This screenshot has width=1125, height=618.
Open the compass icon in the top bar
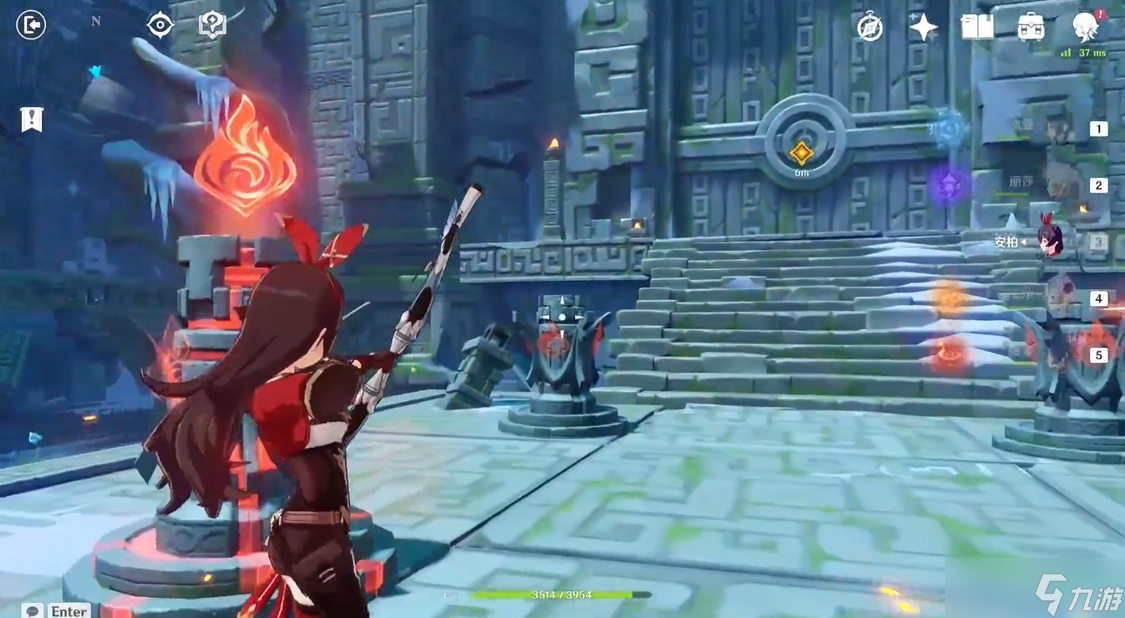[x=870, y=27]
